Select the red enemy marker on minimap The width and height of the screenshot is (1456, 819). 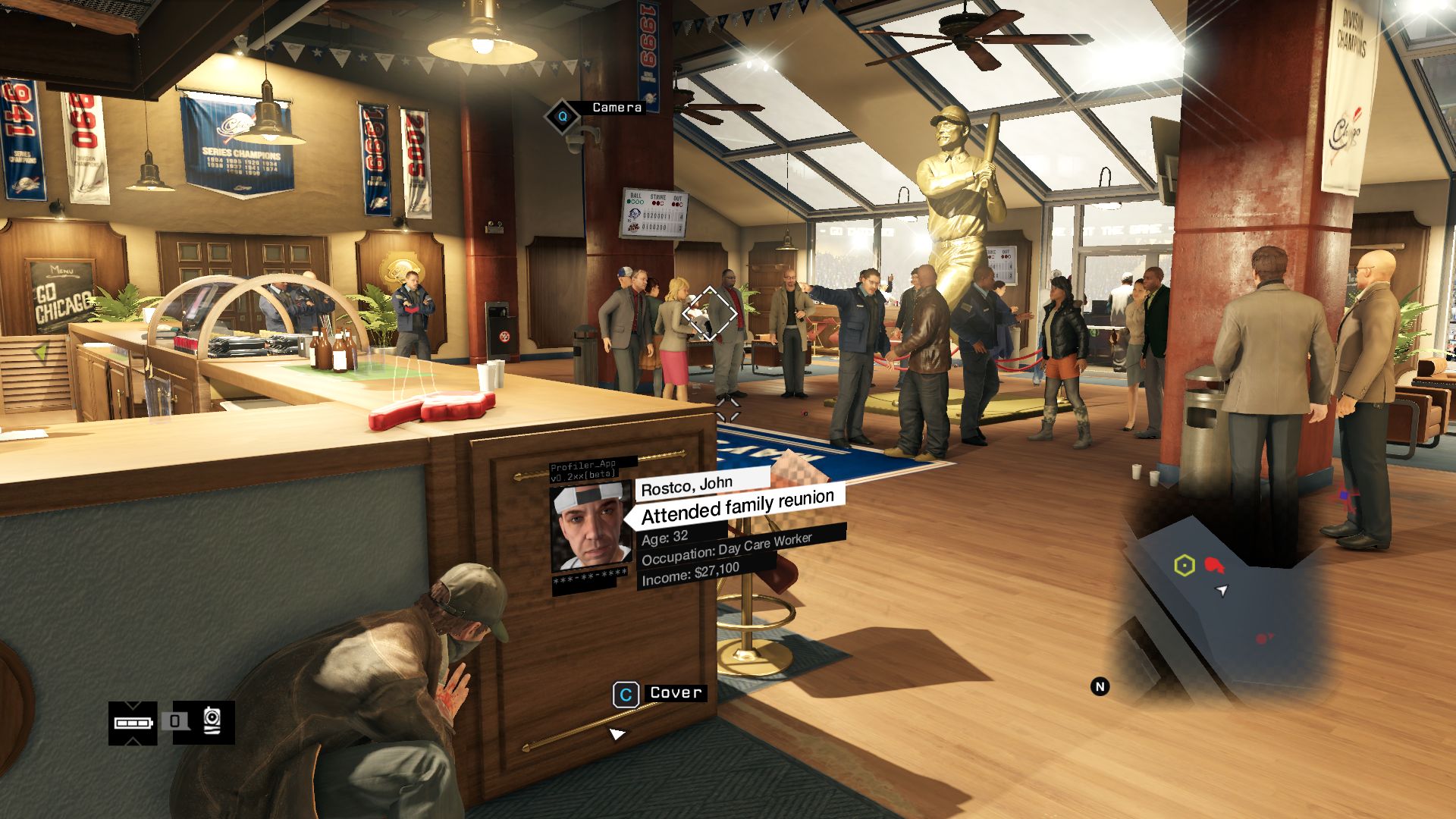tap(1214, 566)
